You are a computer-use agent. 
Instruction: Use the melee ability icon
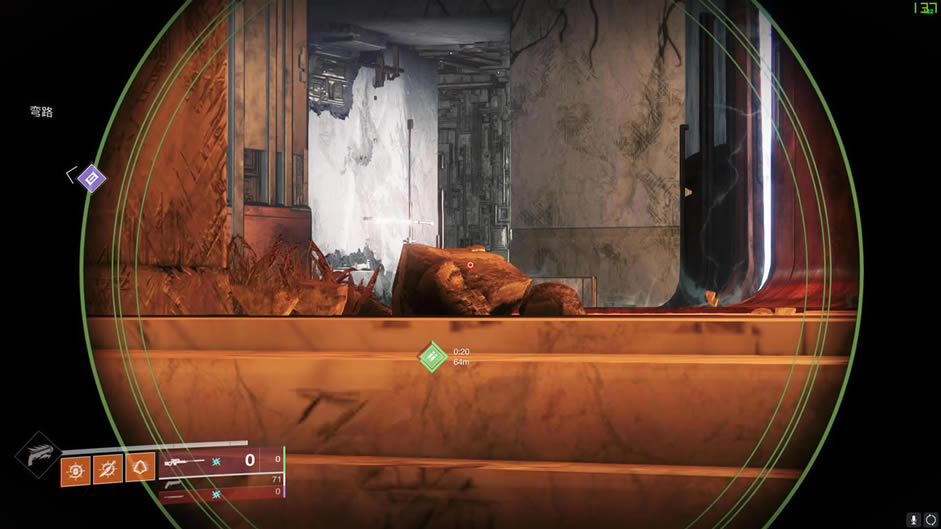point(108,468)
